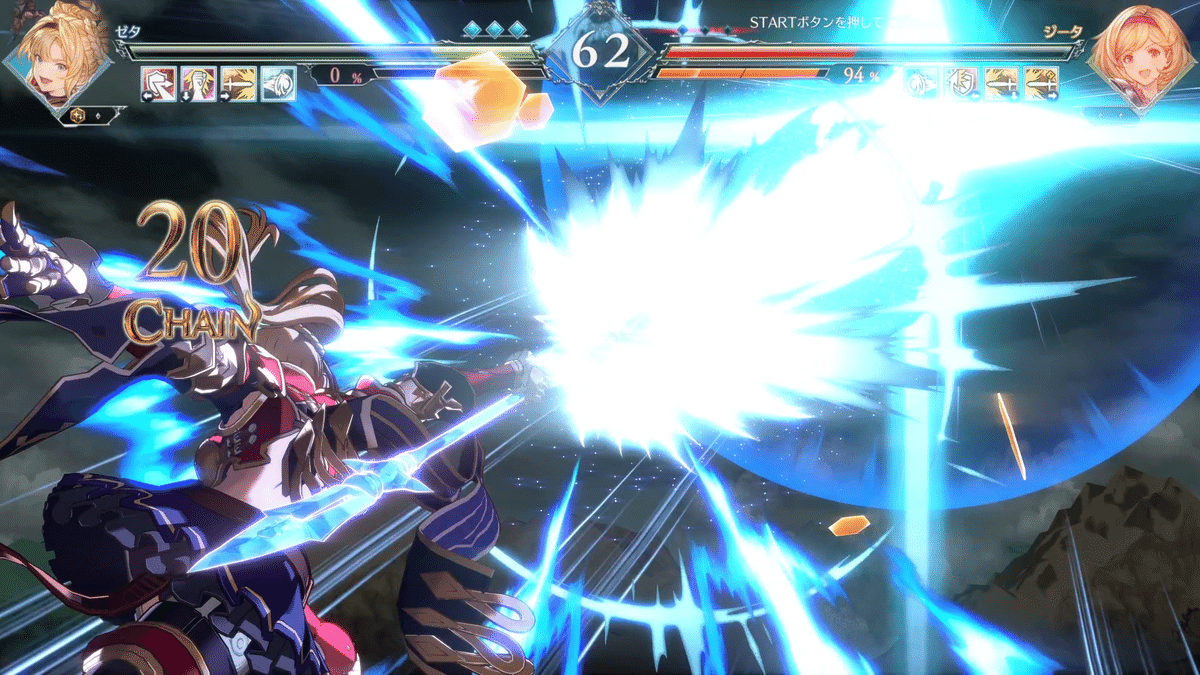Choose Zeta's sword skill icon
The height and width of the screenshot is (675, 1200).
coord(239,83)
